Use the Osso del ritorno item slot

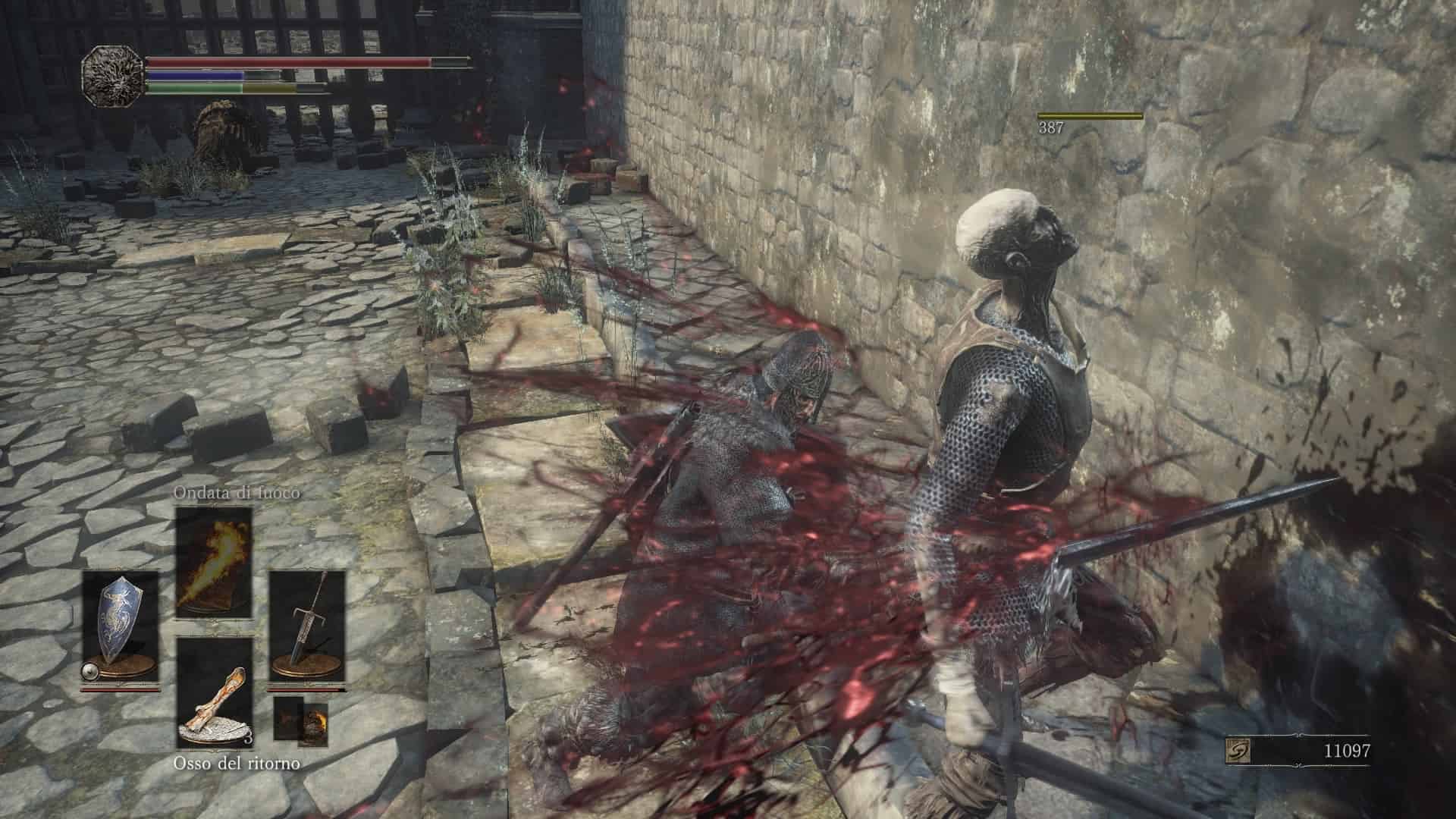pyautogui.click(x=214, y=693)
